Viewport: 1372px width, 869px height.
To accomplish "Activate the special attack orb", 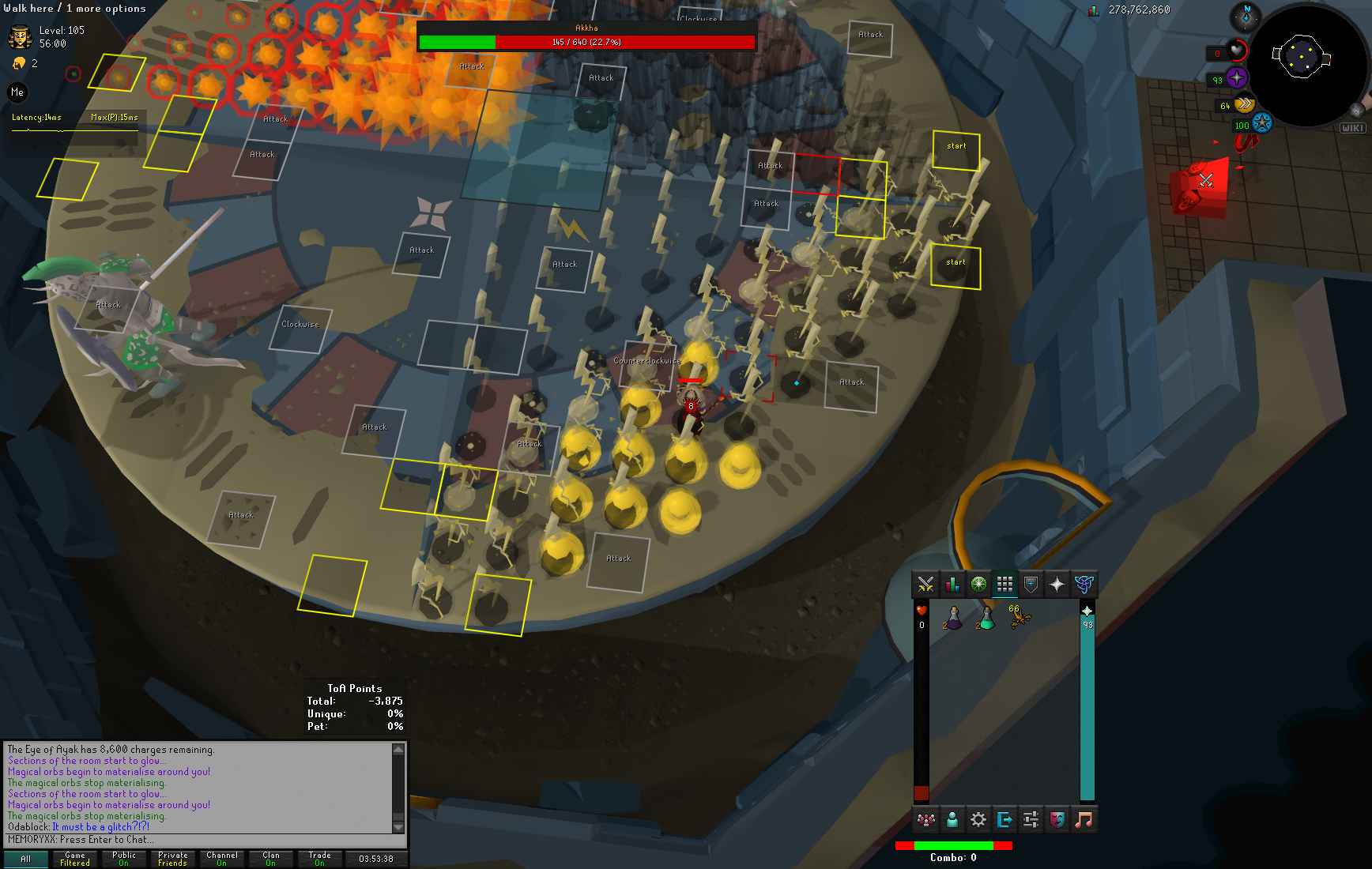I will 1261,123.
